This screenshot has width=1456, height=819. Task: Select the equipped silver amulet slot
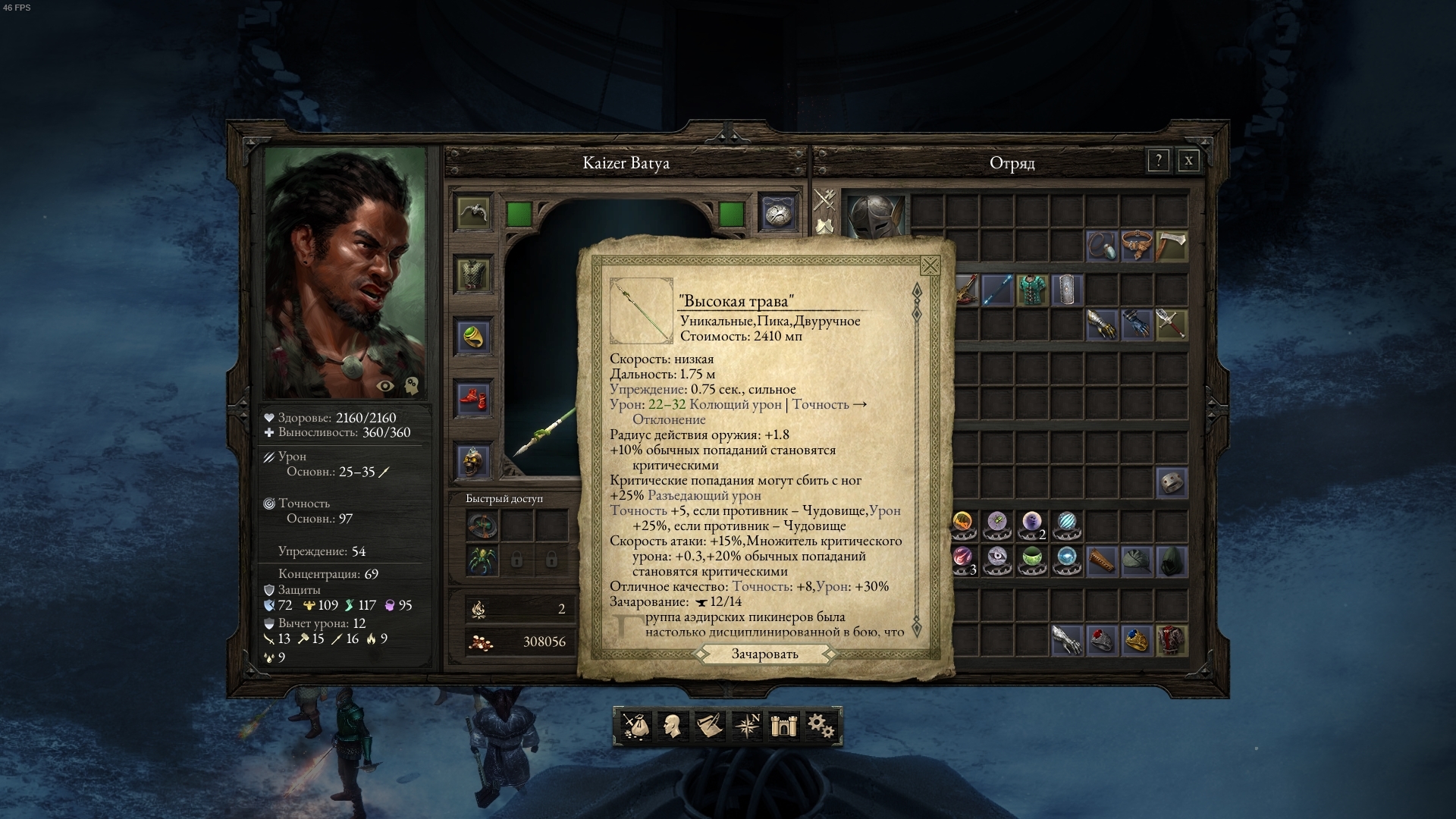[778, 212]
